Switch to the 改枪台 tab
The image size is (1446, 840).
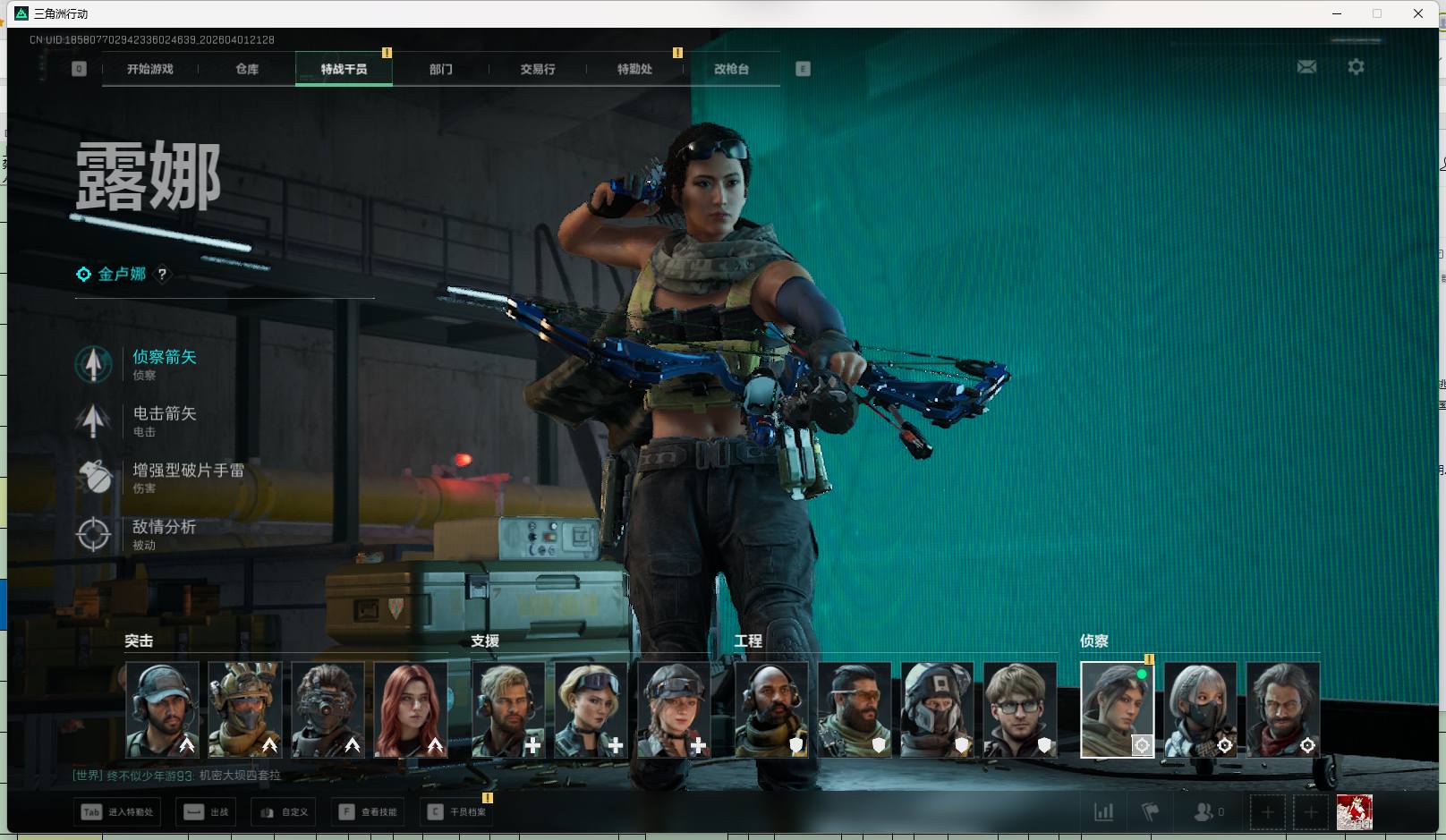click(x=731, y=69)
